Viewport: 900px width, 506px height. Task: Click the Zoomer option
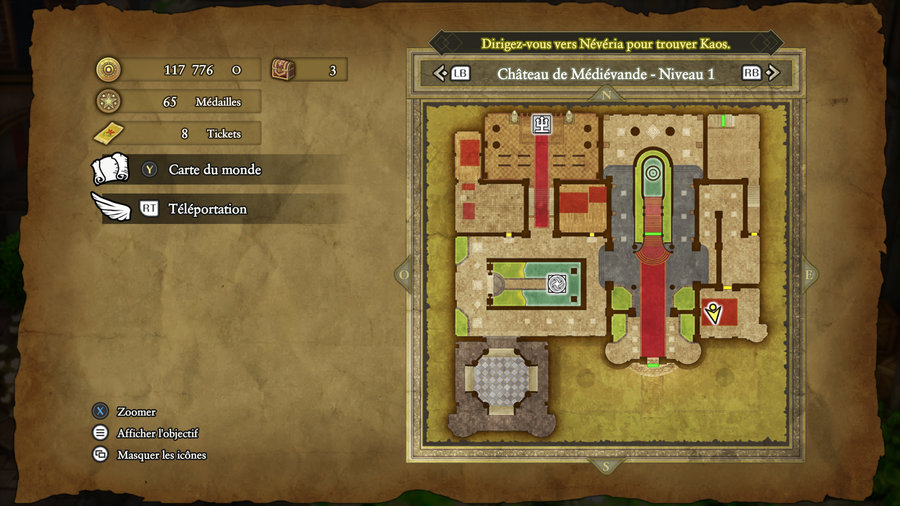coord(136,412)
